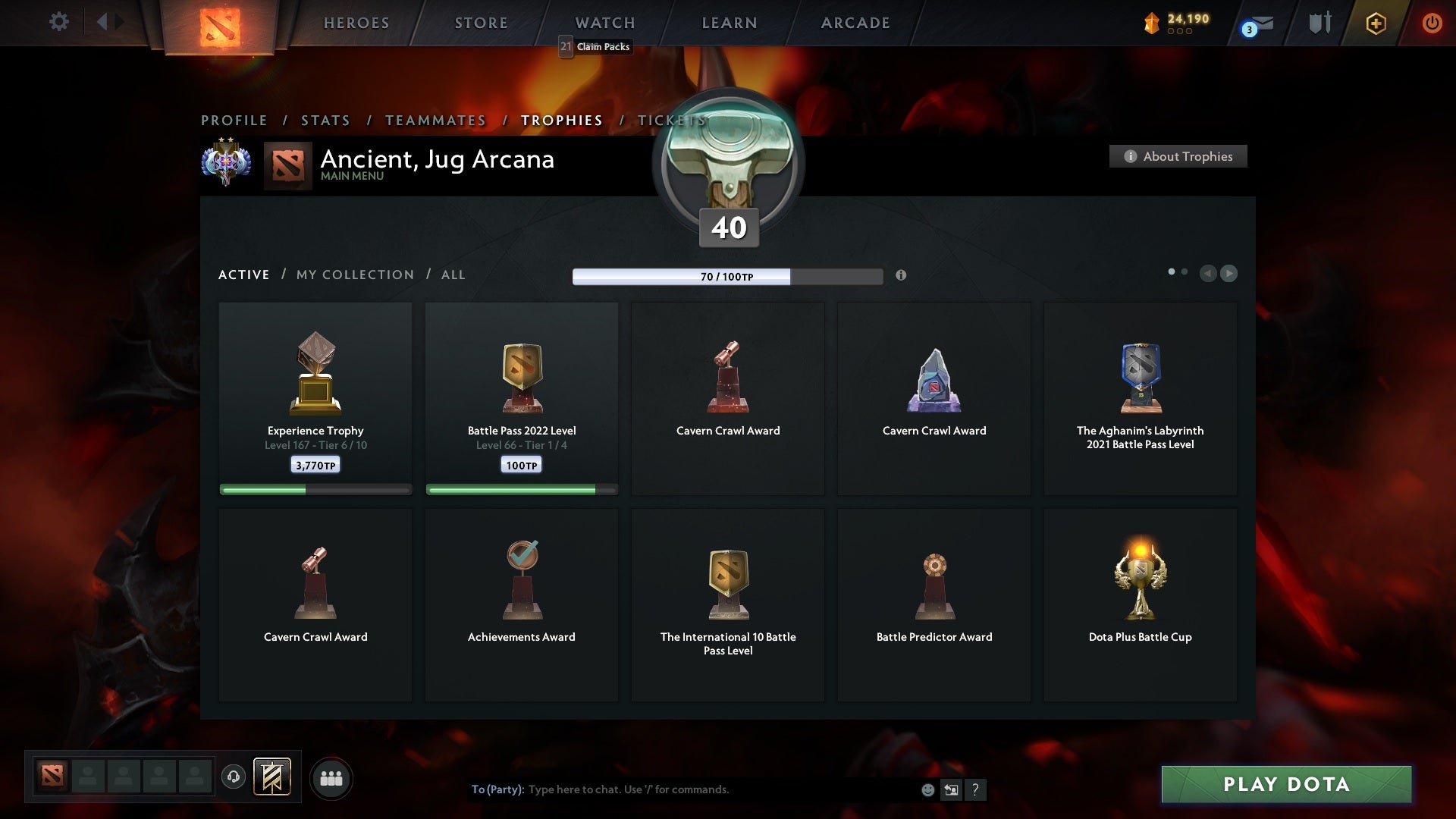
Task: Switch to the MY COLLECTION filter
Action: point(354,275)
